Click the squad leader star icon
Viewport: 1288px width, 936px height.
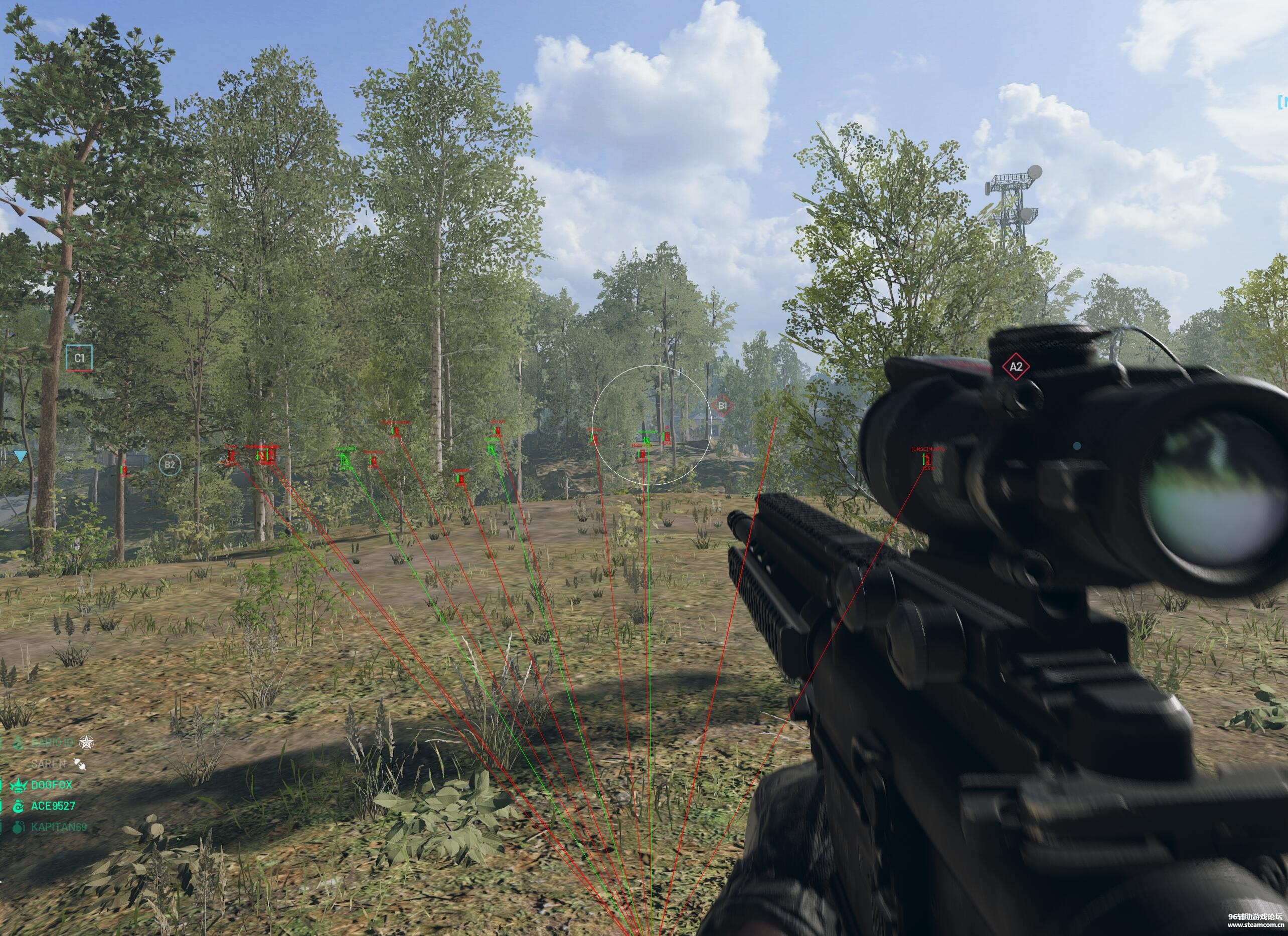tap(86, 742)
